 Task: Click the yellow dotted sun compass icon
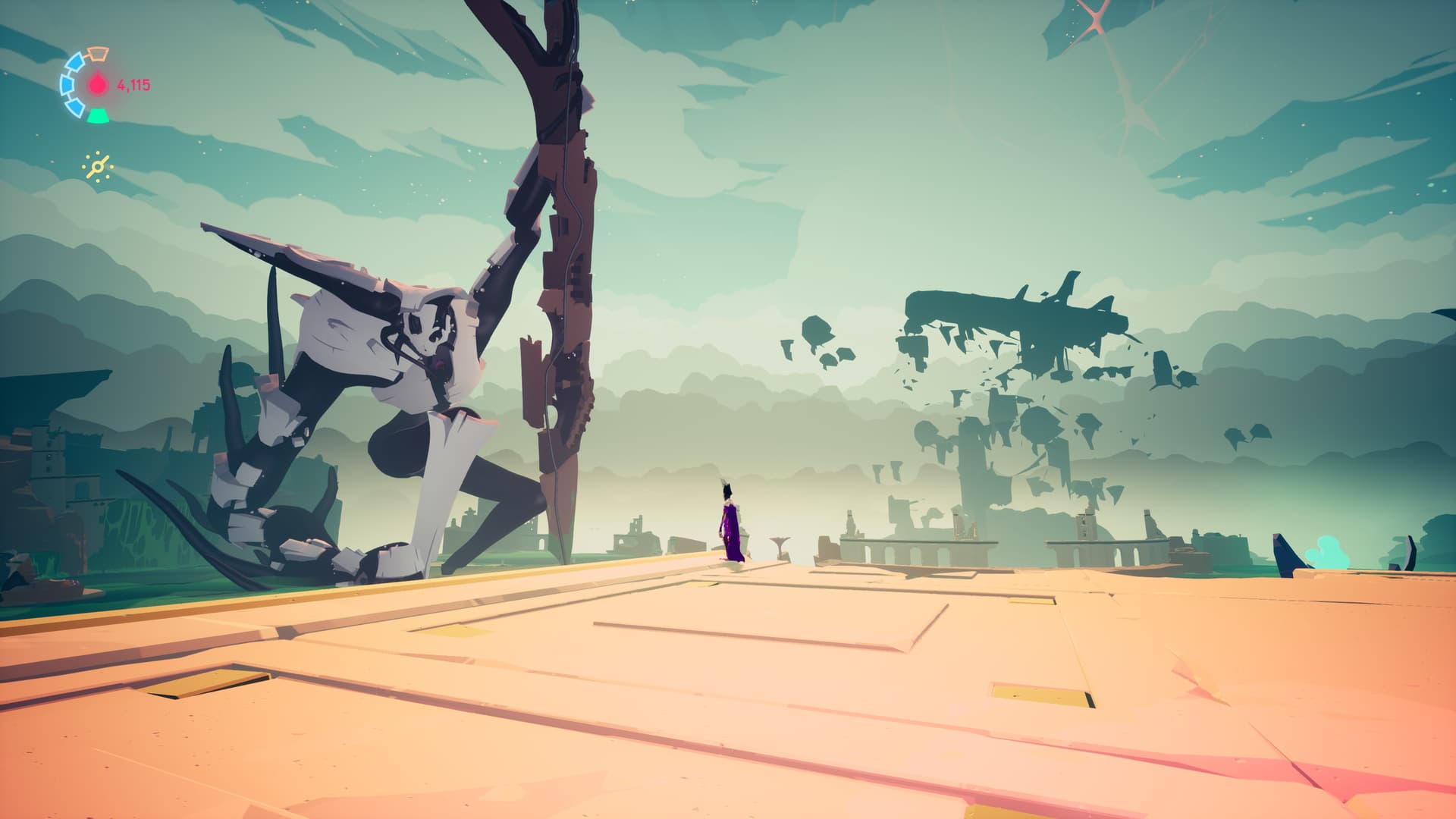(99, 167)
